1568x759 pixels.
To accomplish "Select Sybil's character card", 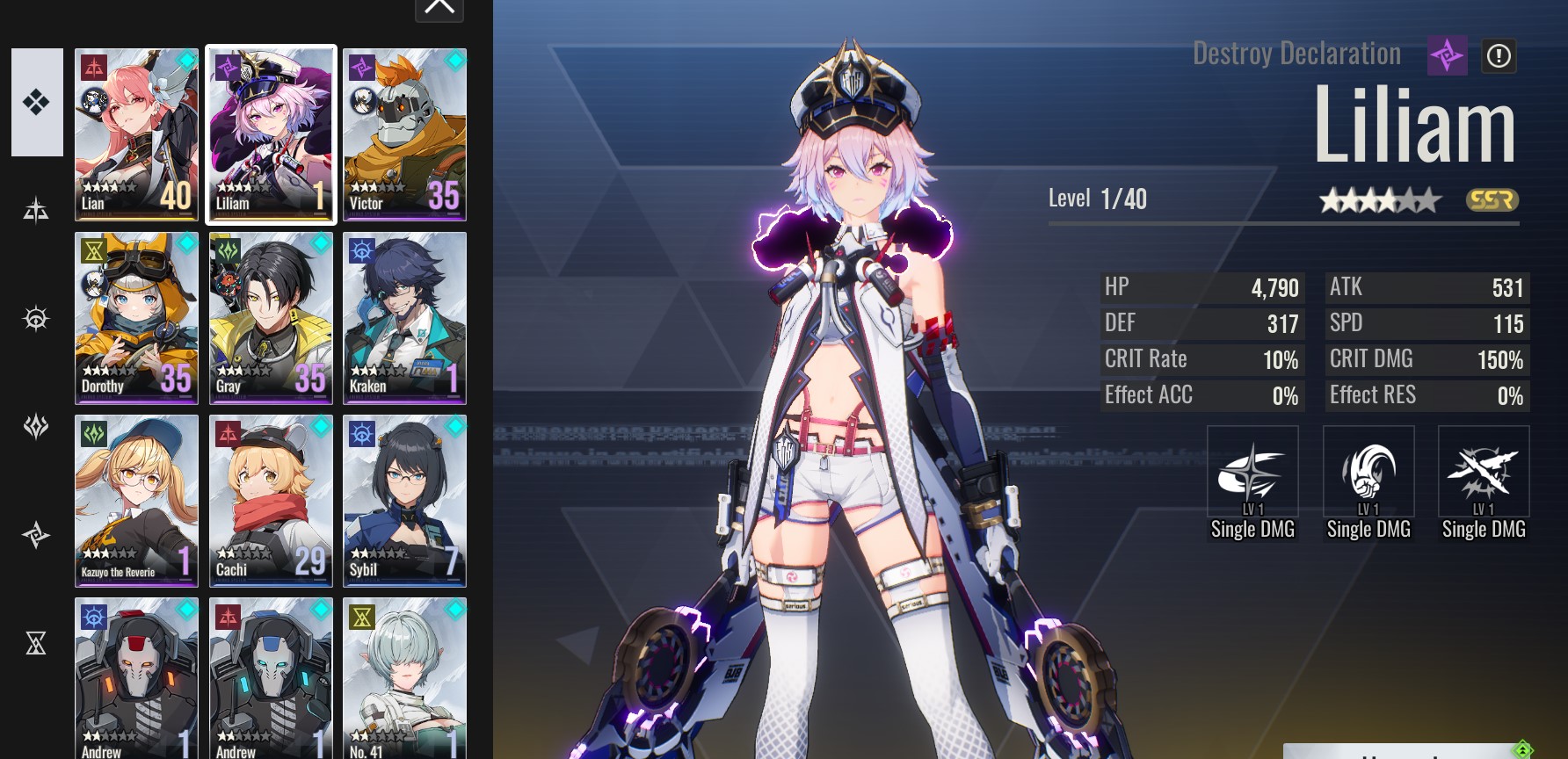I will (x=404, y=501).
